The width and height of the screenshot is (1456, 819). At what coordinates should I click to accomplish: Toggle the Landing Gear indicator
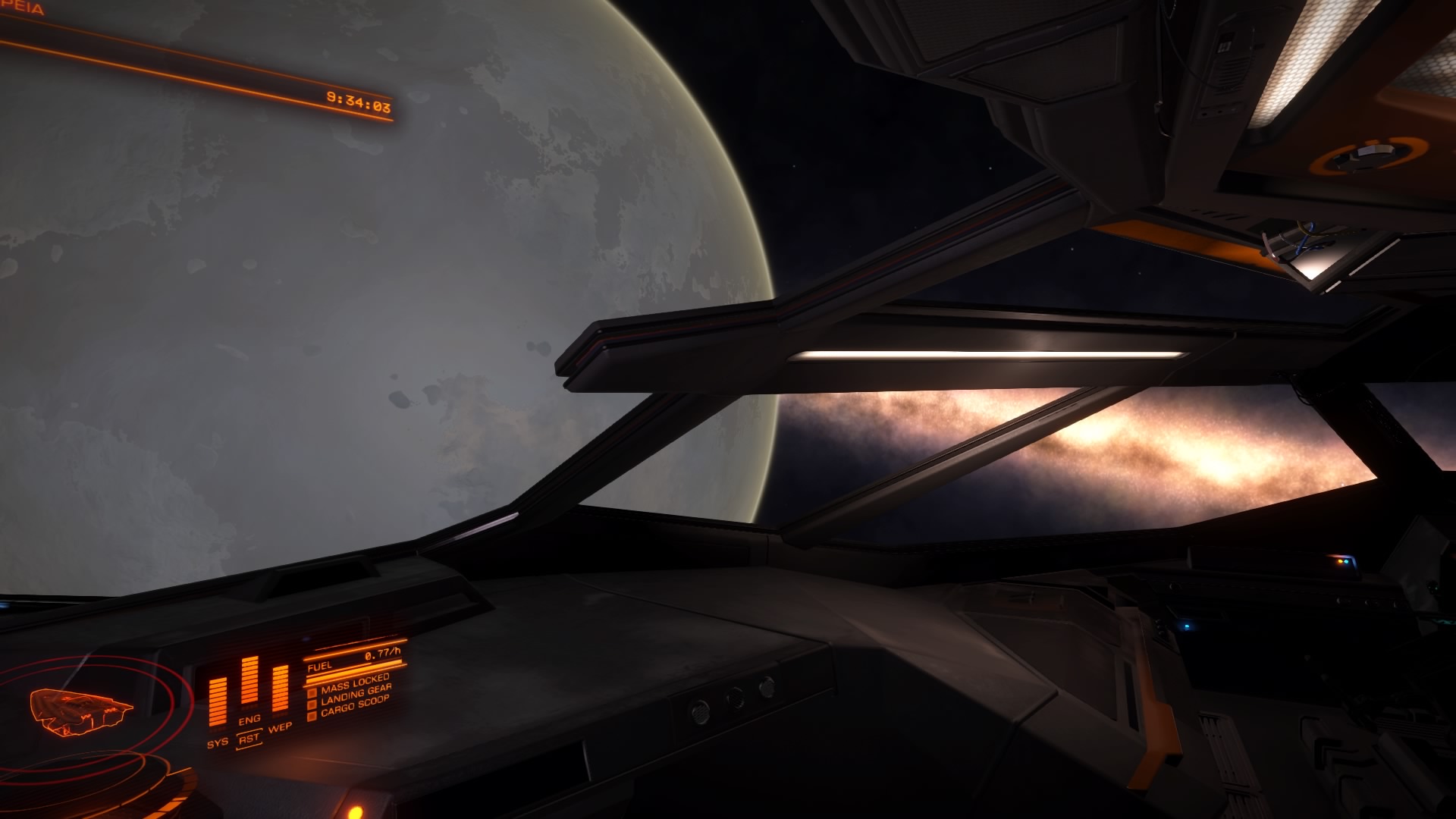(x=355, y=691)
